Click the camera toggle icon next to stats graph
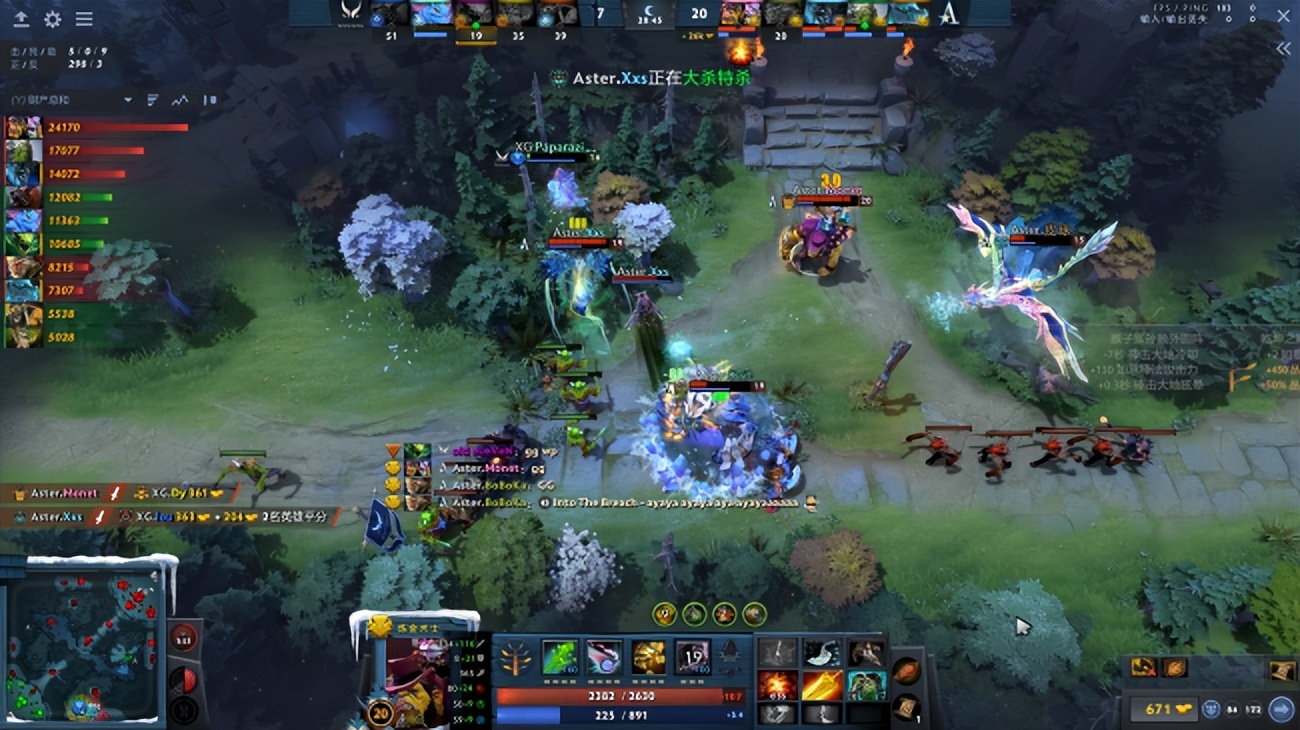The image size is (1300, 730). 208,101
